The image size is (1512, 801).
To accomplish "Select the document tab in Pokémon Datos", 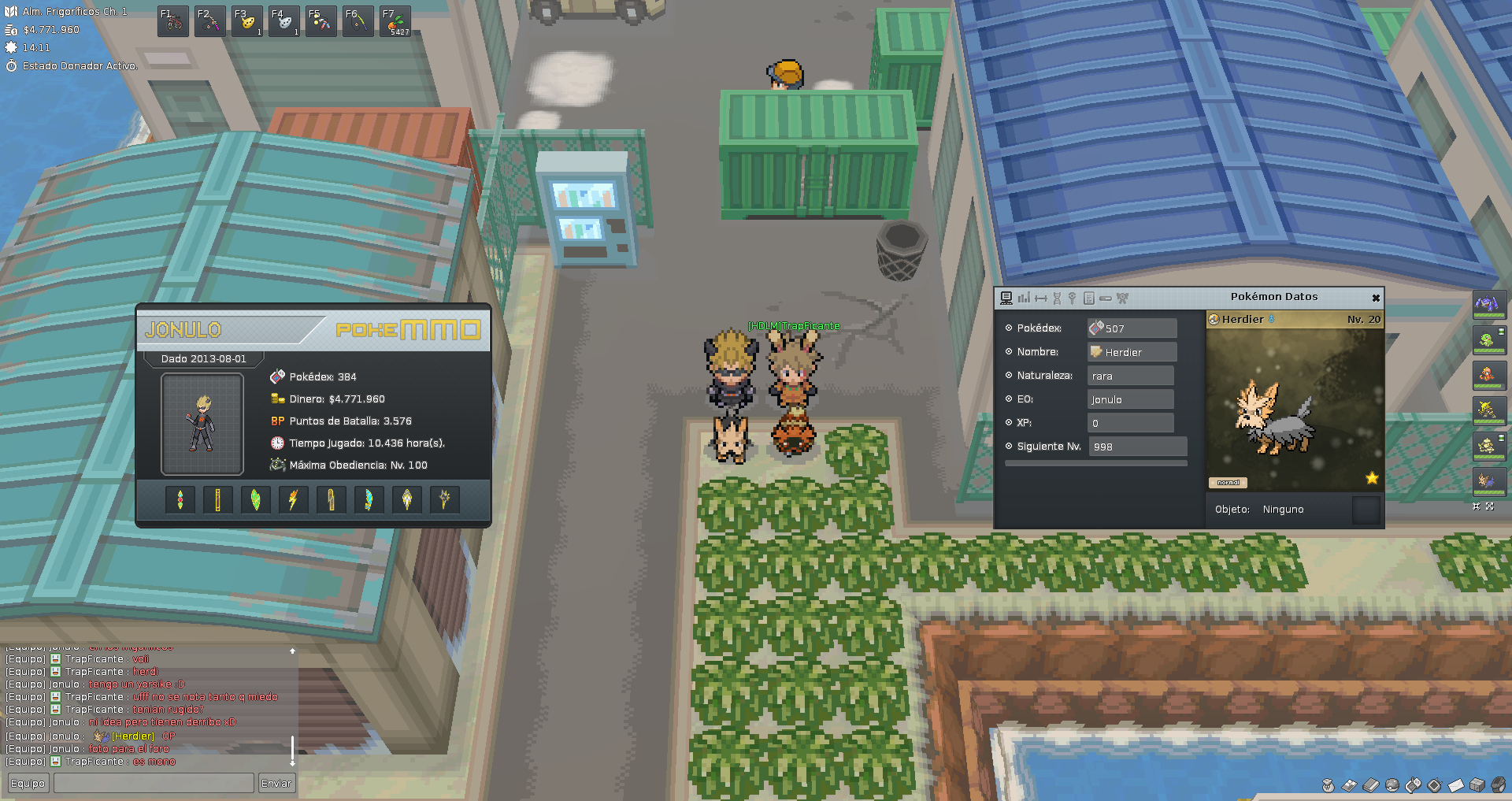I will [x=1090, y=298].
